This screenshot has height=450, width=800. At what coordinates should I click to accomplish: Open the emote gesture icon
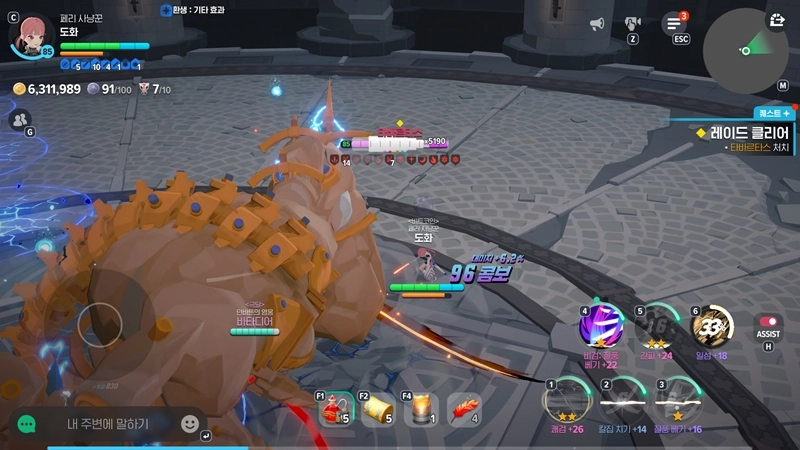[633, 24]
